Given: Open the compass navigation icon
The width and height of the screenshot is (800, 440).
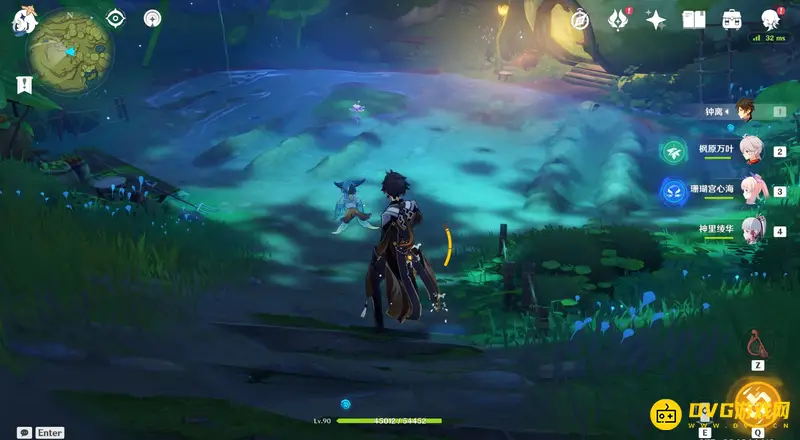Looking at the screenshot, I should click(579, 19).
